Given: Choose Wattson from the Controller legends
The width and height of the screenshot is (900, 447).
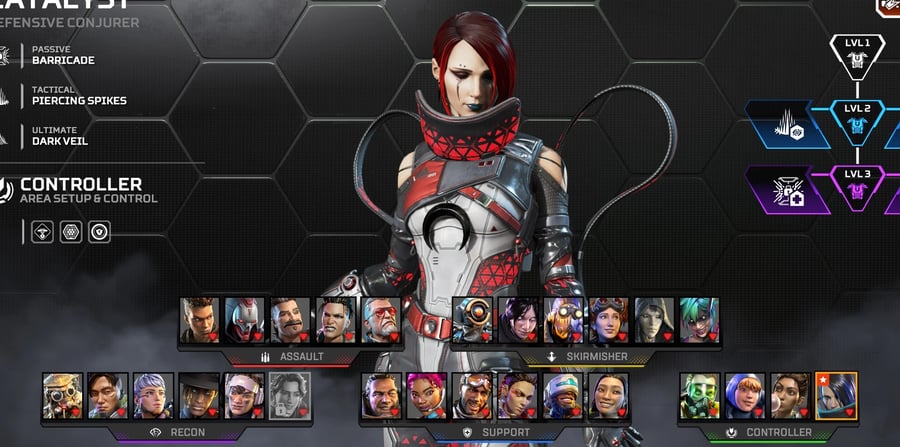Looking at the screenshot, I should [x=744, y=395].
